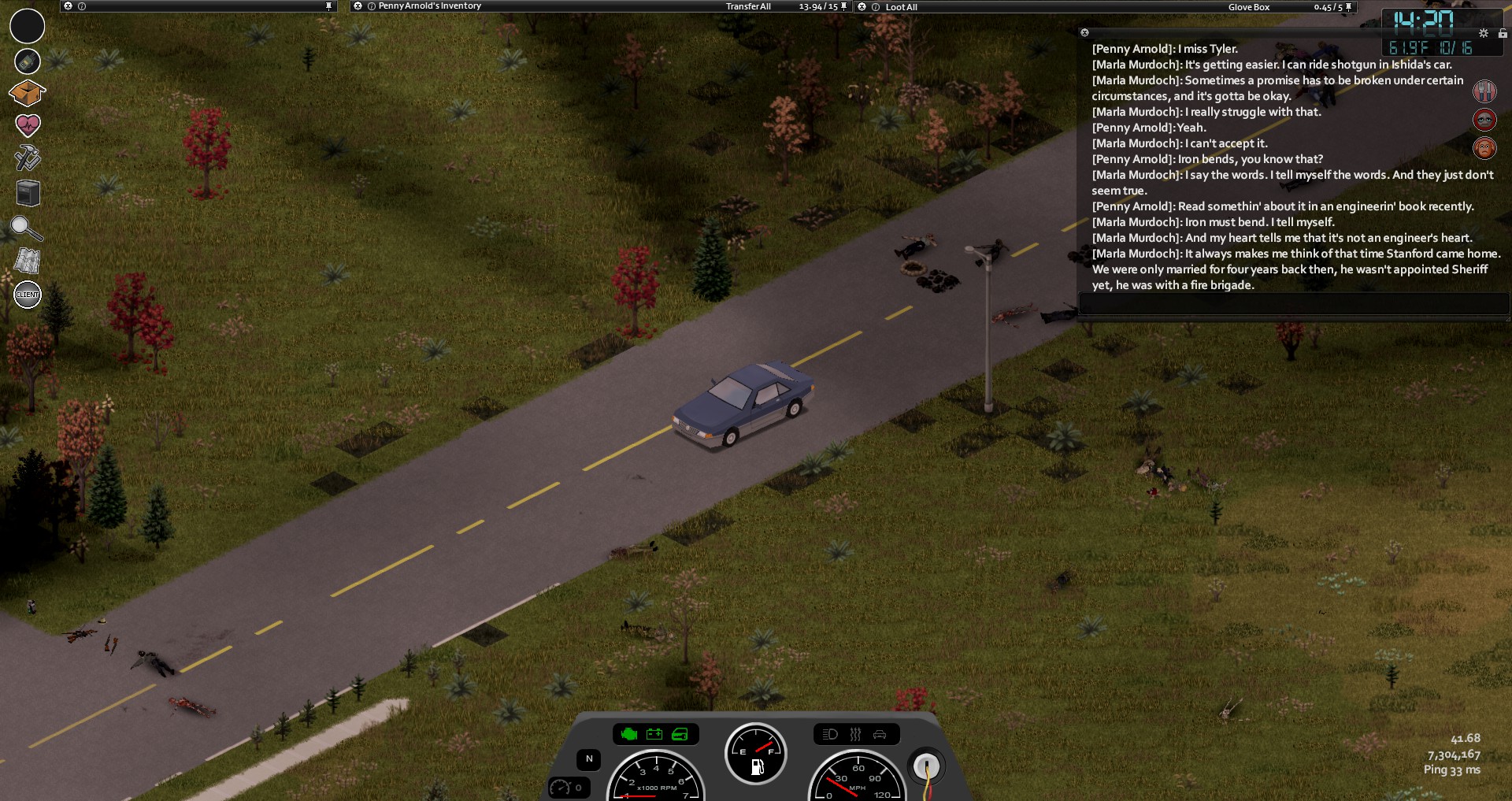
Task: Open the inventory box icon
Action: (x=27, y=93)
